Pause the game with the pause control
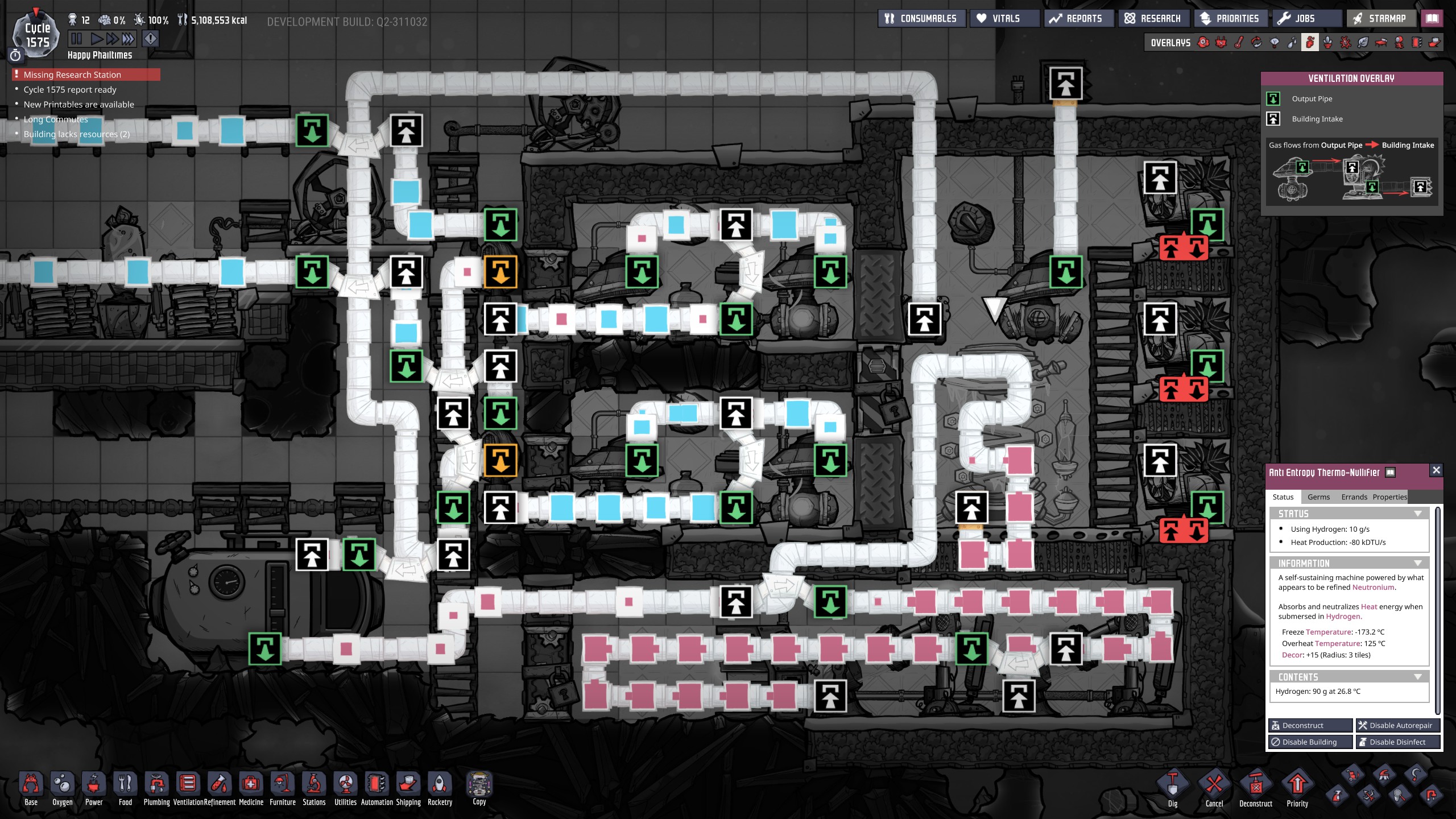The image size is (1456, 819). click(77, 39)
